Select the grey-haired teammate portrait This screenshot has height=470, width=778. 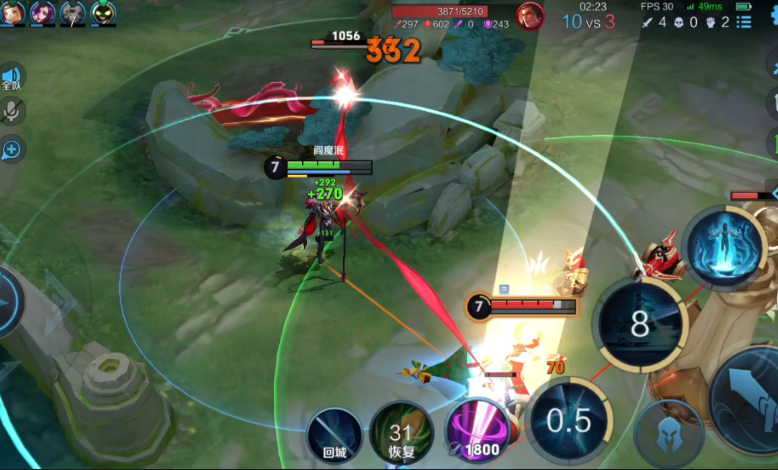coord(73,12)
